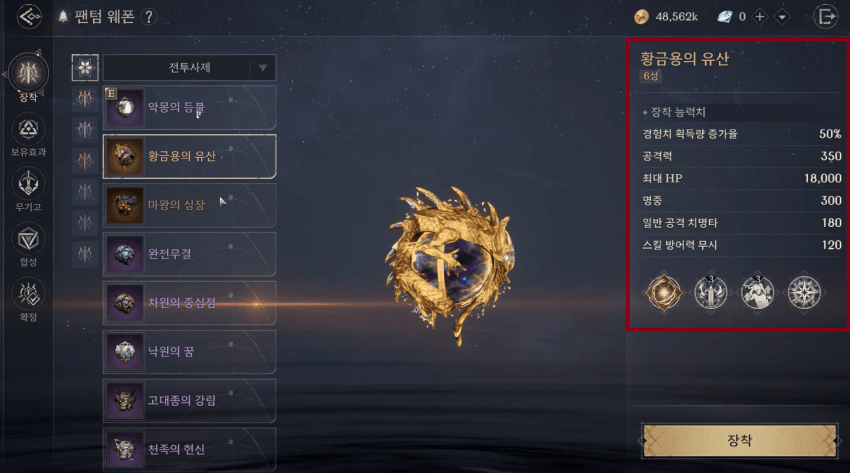The width and height of the screenshot is (850, 473).
Task: Pick the 고대종의 강림 weapon row
Action: tap(189, 401)
